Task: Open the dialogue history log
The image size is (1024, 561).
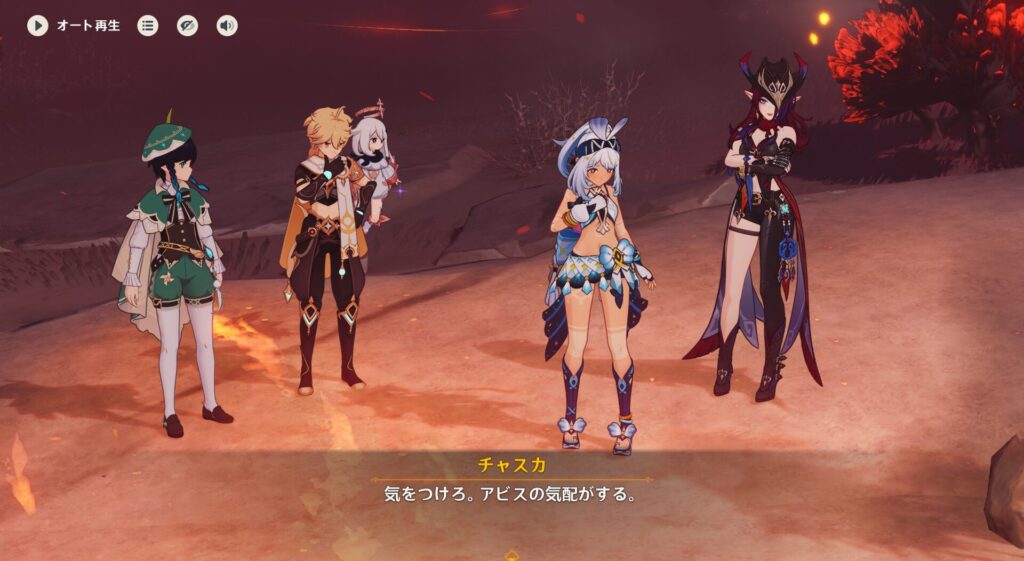Action: (x=148, y=26)
